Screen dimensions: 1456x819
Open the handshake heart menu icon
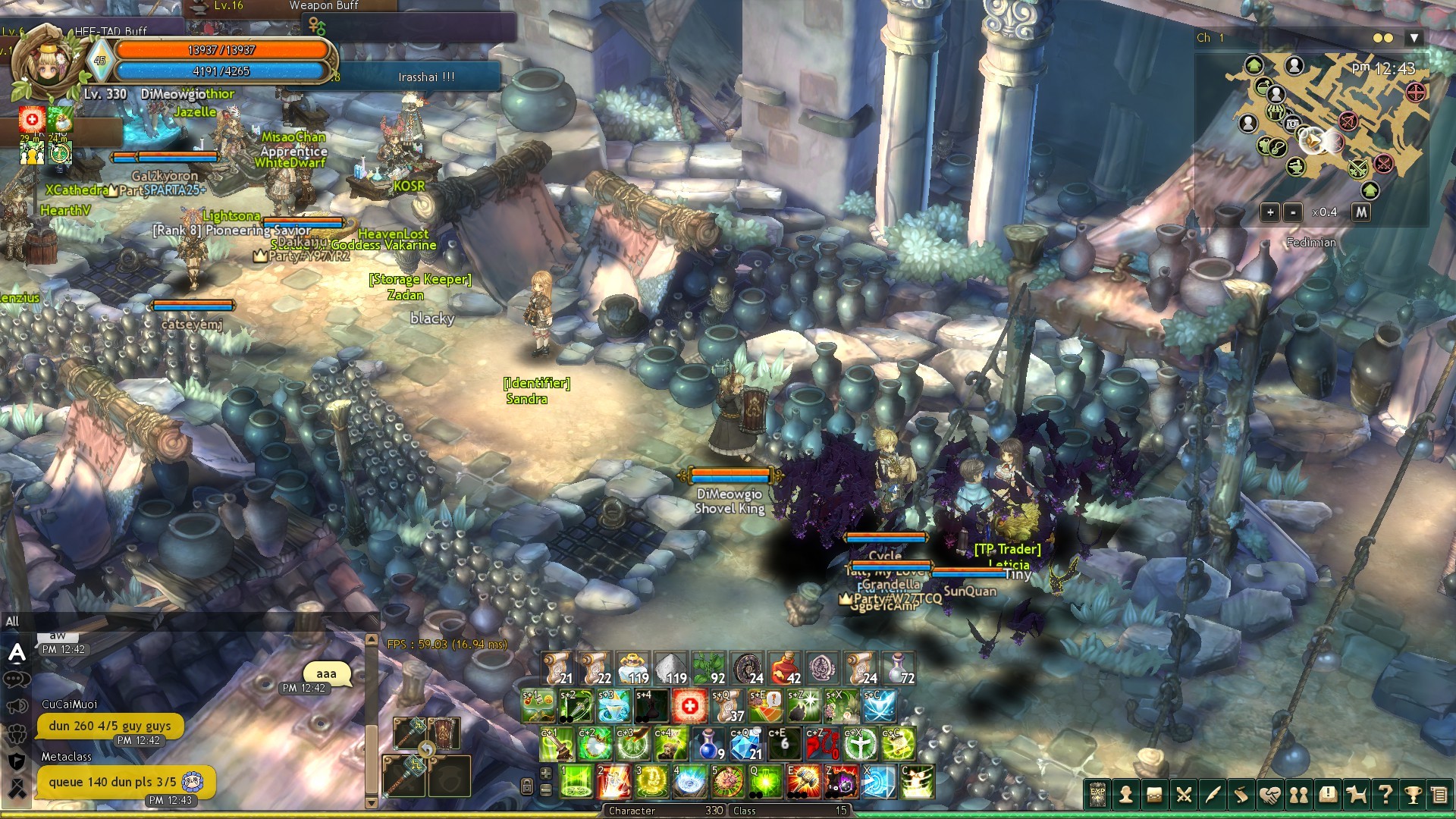pos(1269,795)
